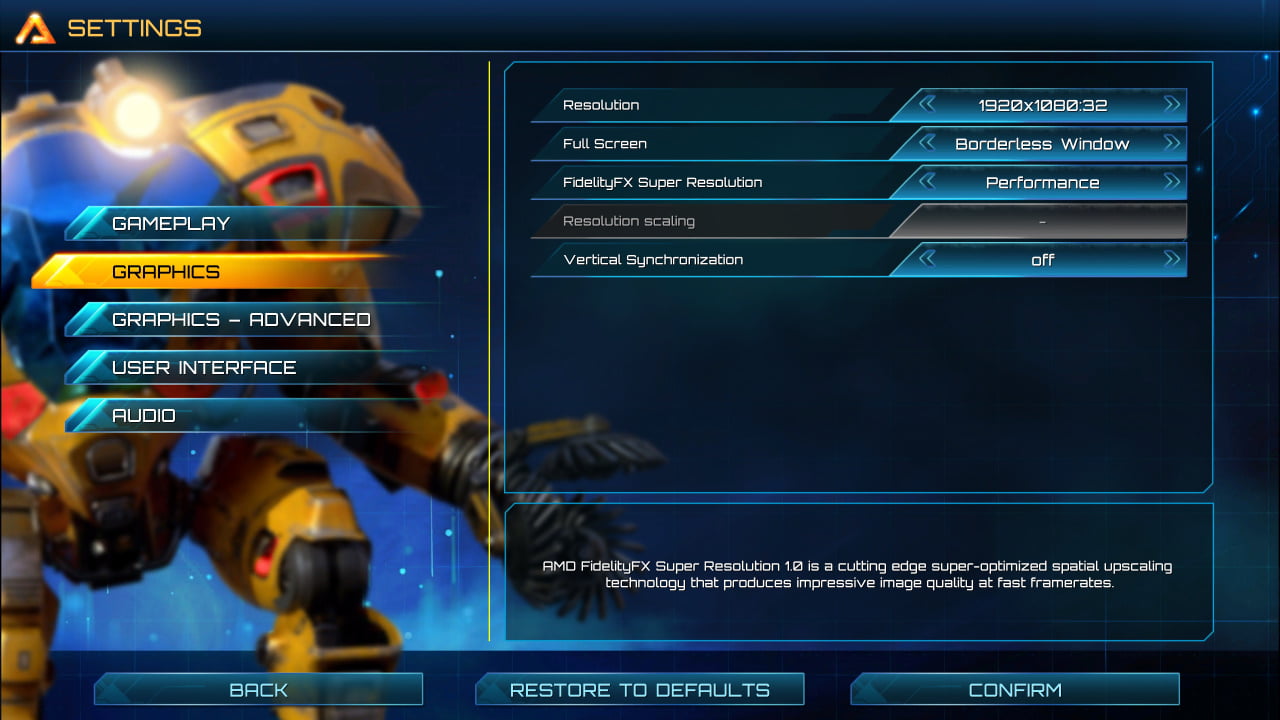Screen dimensions: 1280x720
Task: Choose the next Resolution option
Action: click(1172, 104)
